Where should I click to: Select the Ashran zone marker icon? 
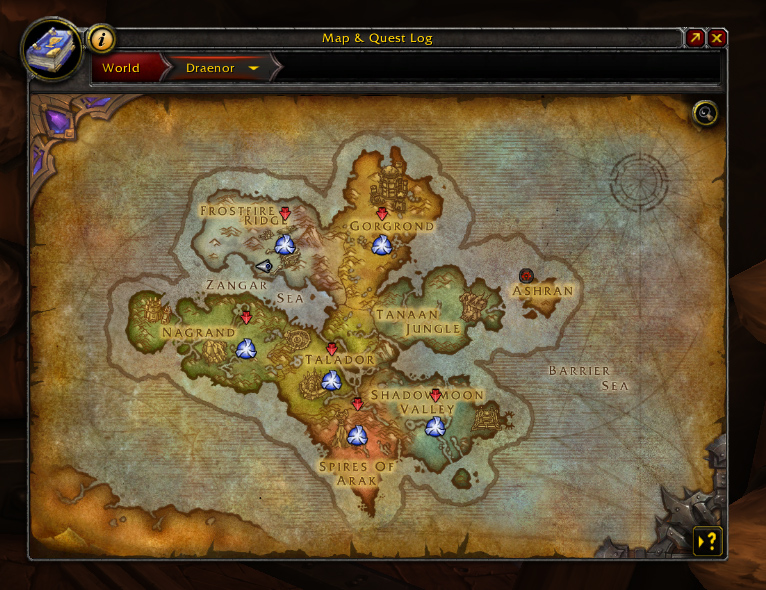(x=527, y=275)
